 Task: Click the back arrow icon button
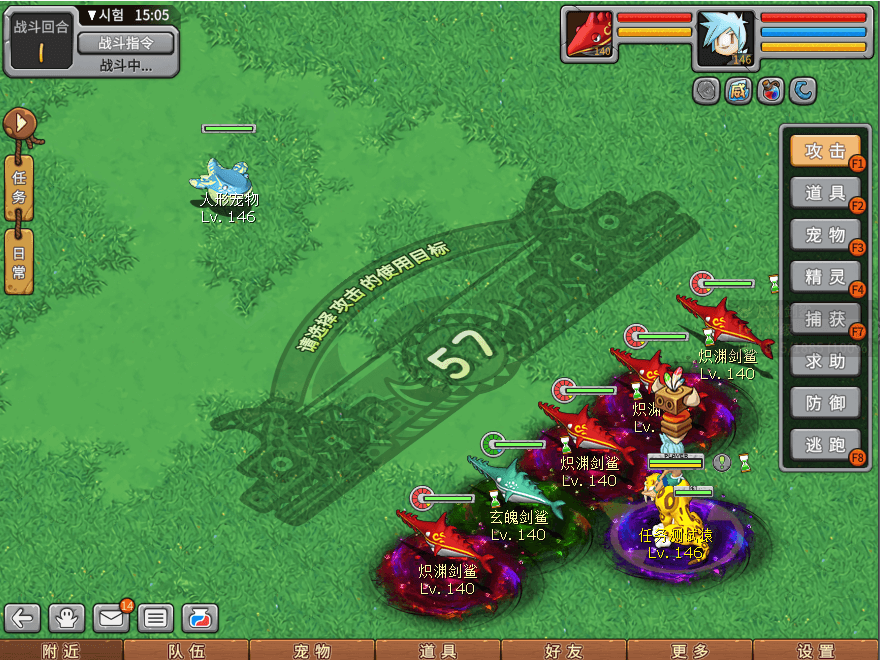coord(24,618)
